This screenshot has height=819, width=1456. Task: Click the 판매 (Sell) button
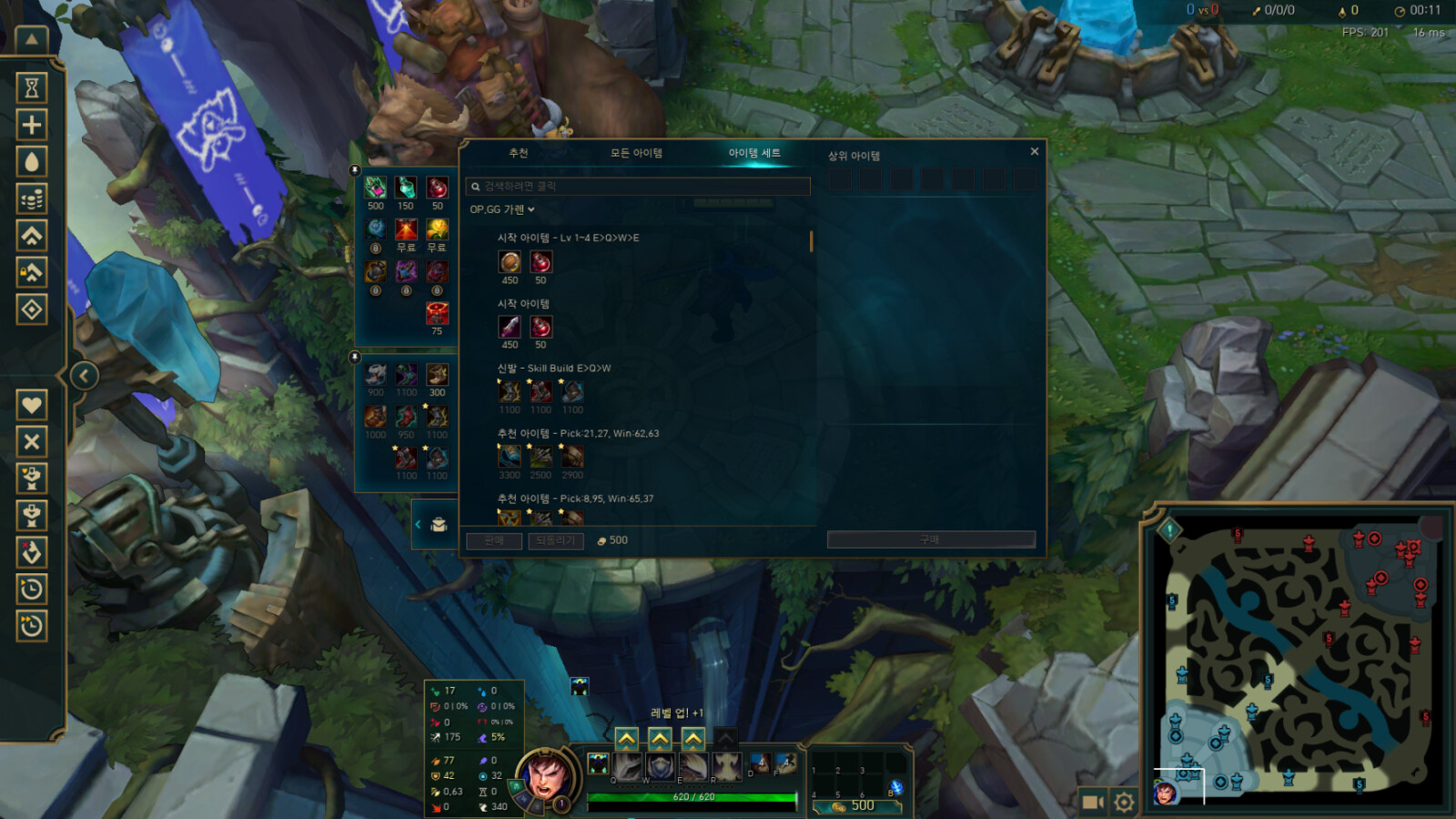494,541
